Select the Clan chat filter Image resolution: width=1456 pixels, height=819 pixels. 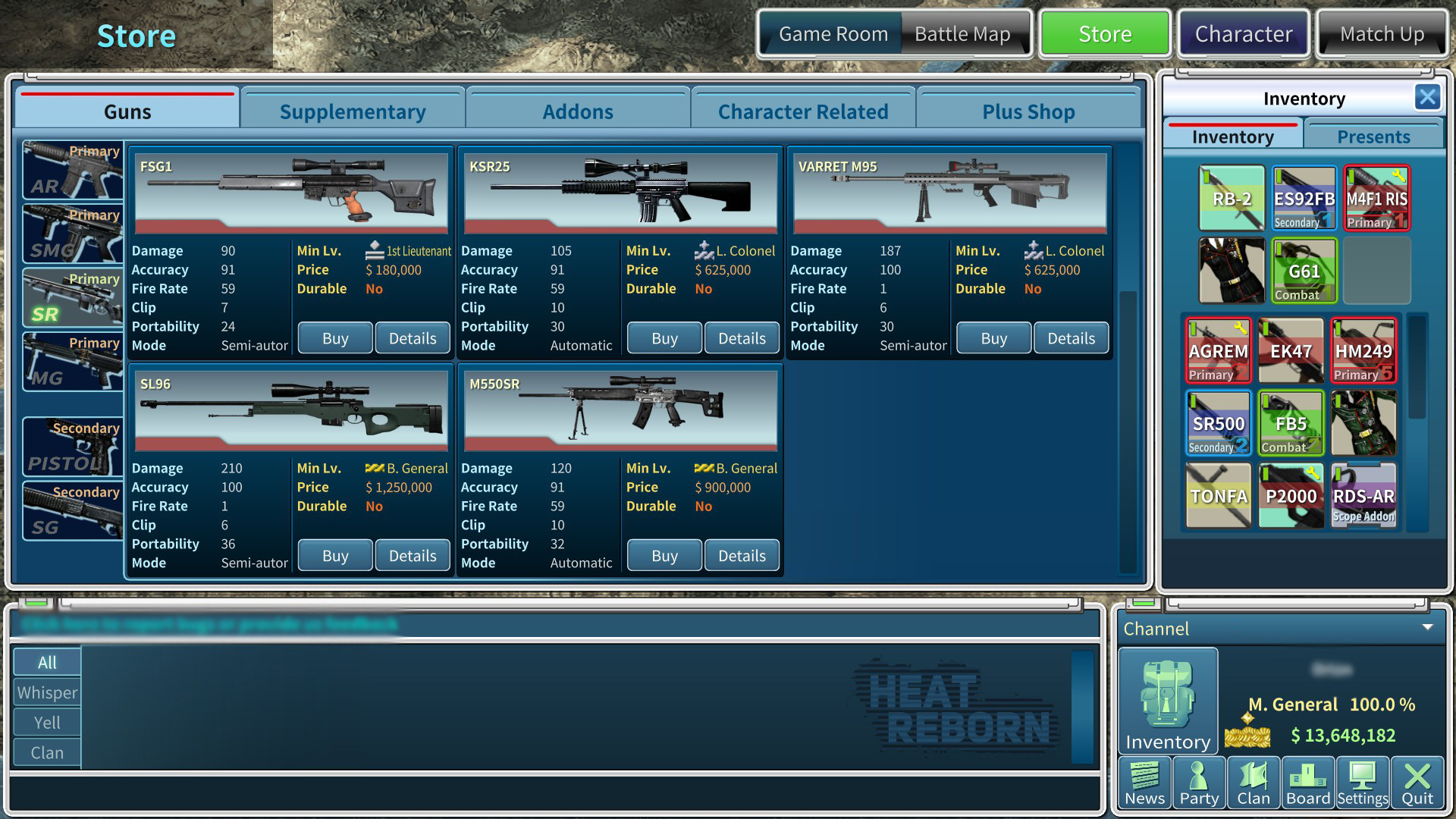[x=46, y=752]
